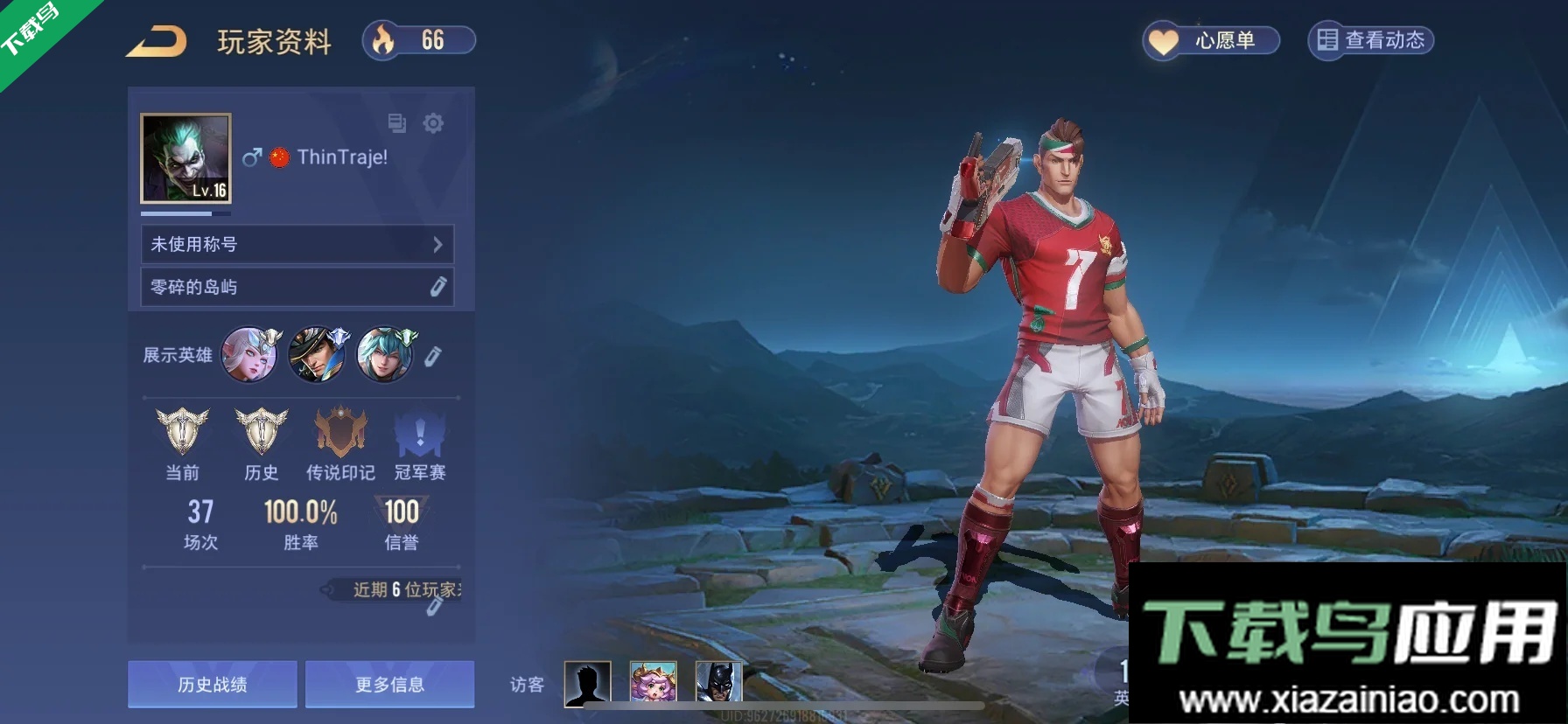Screen dimensions: 1568x724
Task: Open the 心愿单 wishlist
Action: tap(1211, 40)
